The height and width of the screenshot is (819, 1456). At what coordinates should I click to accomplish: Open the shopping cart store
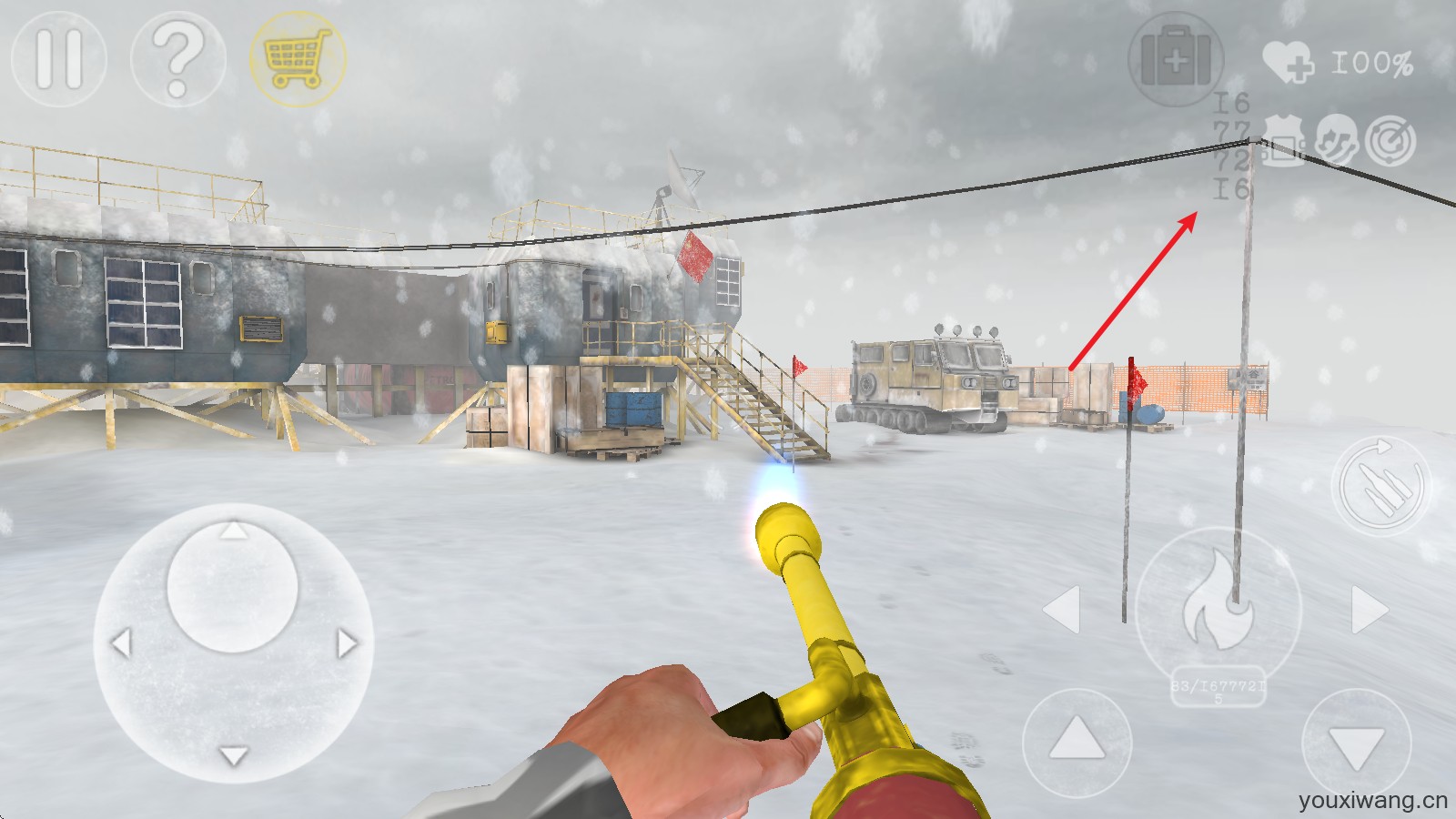pos(297,57)
